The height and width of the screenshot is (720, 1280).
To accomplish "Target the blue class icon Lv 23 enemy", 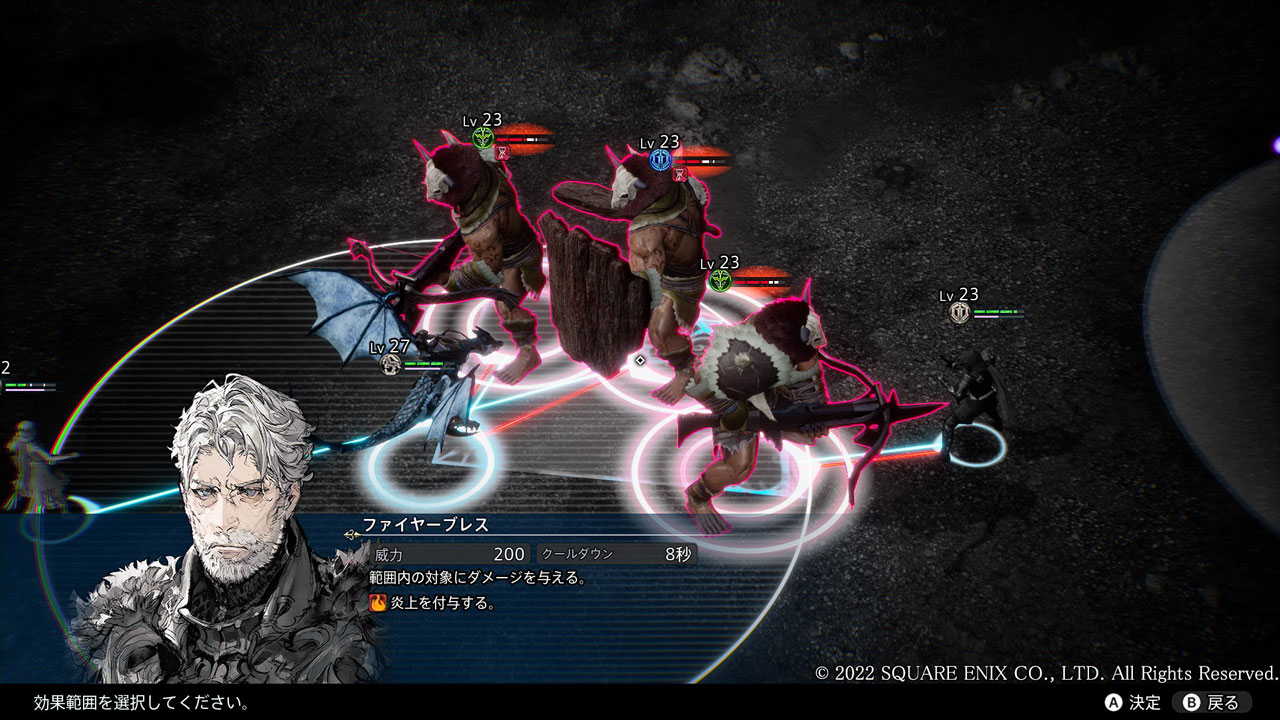I will click(660, 160).
